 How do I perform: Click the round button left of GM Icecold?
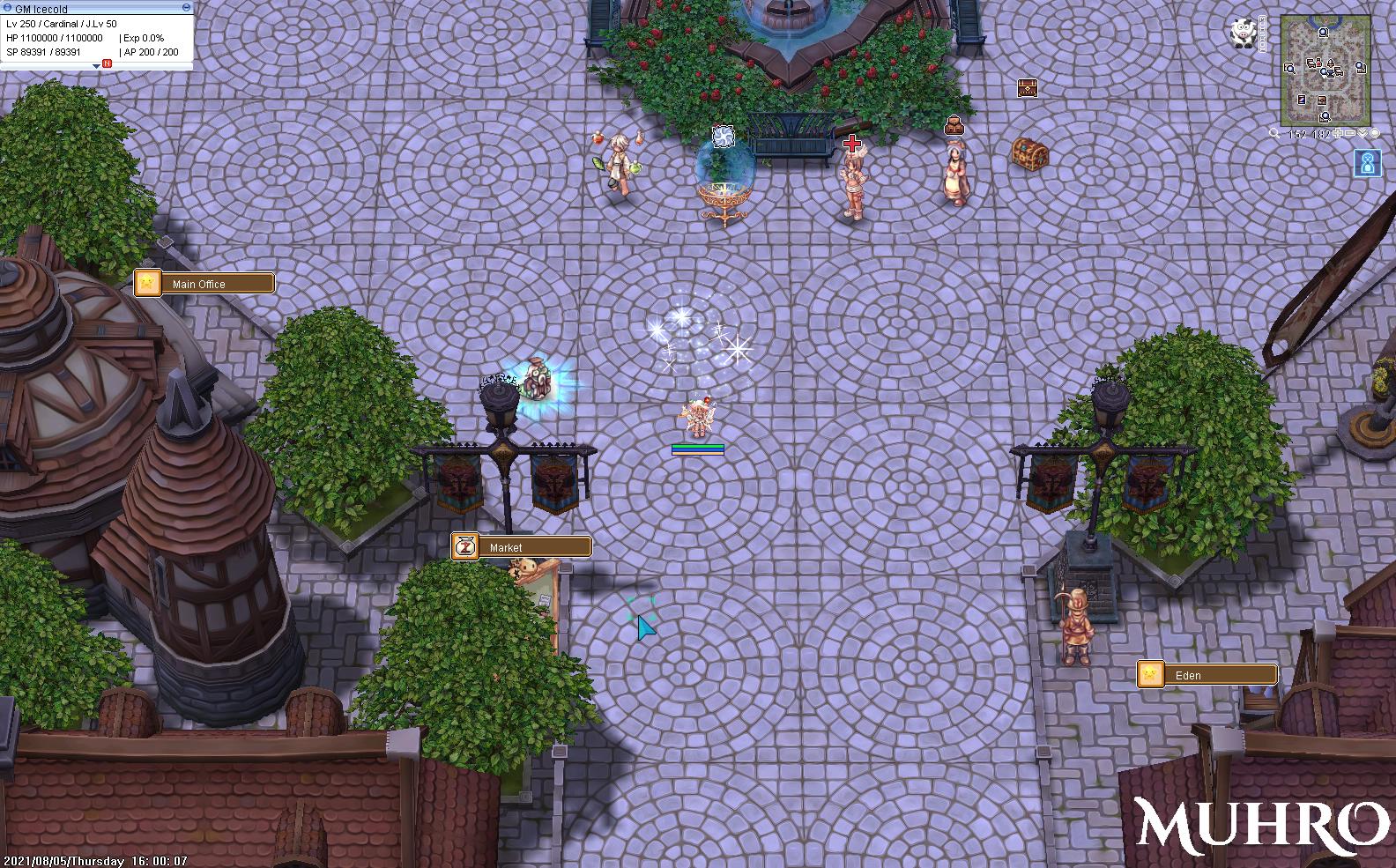coord(7,8)
